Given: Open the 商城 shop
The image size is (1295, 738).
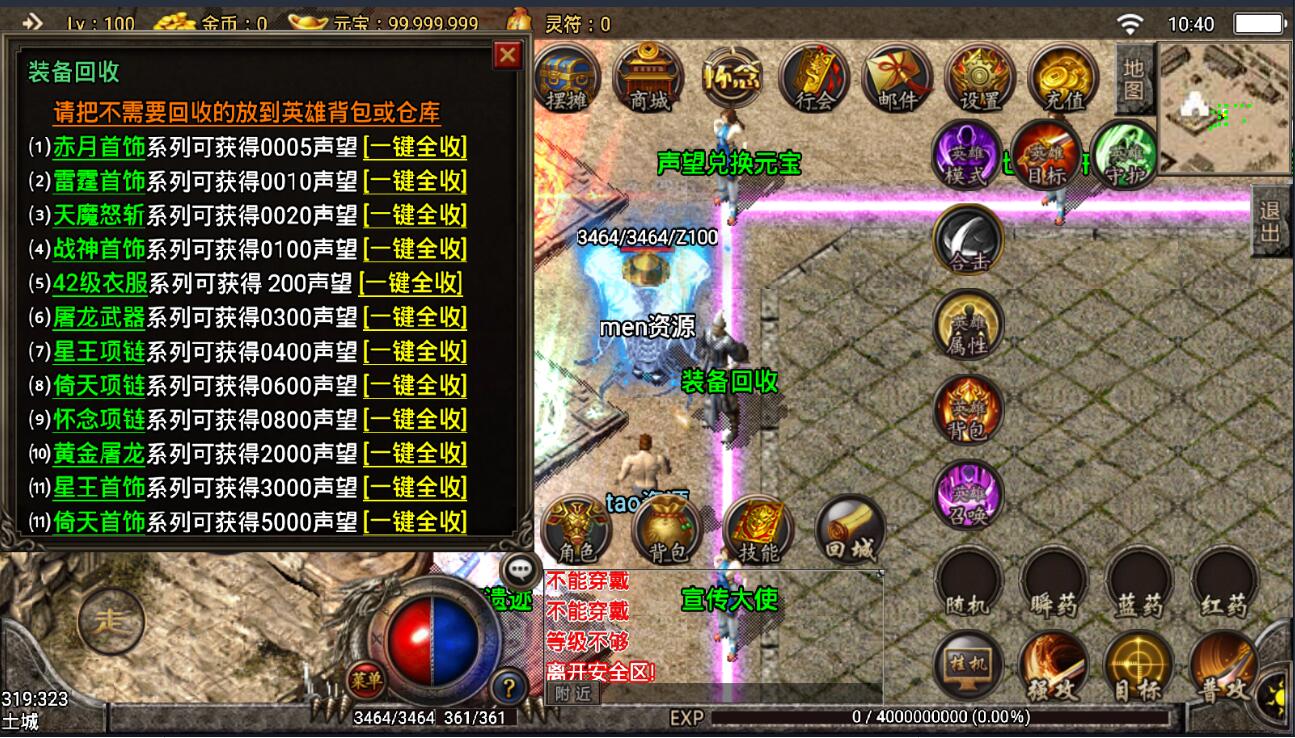Looking at the screenshot, I should point(649,77).
